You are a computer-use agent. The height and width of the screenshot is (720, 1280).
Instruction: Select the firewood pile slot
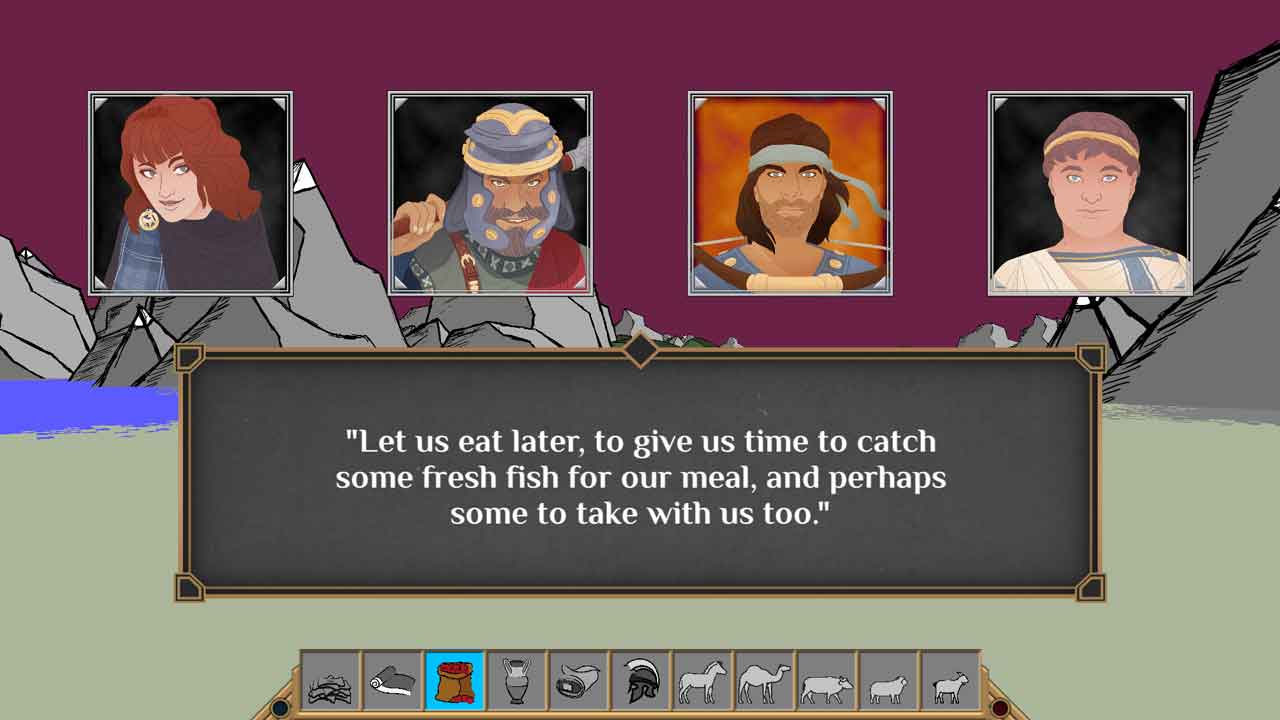coord(331,682)
